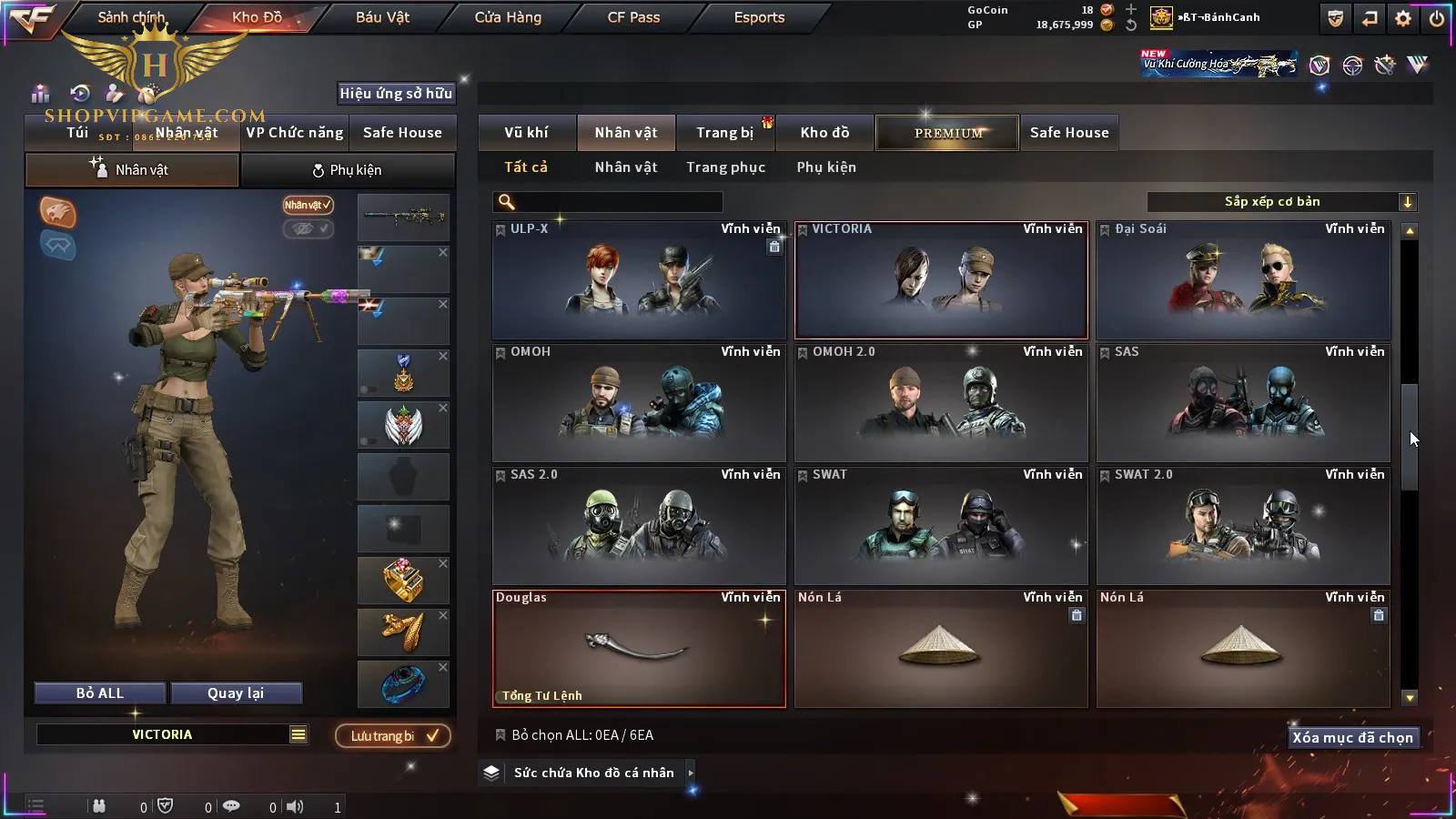
Task: Choose the ULP-X character card
Action: click(x=638, y=280)
